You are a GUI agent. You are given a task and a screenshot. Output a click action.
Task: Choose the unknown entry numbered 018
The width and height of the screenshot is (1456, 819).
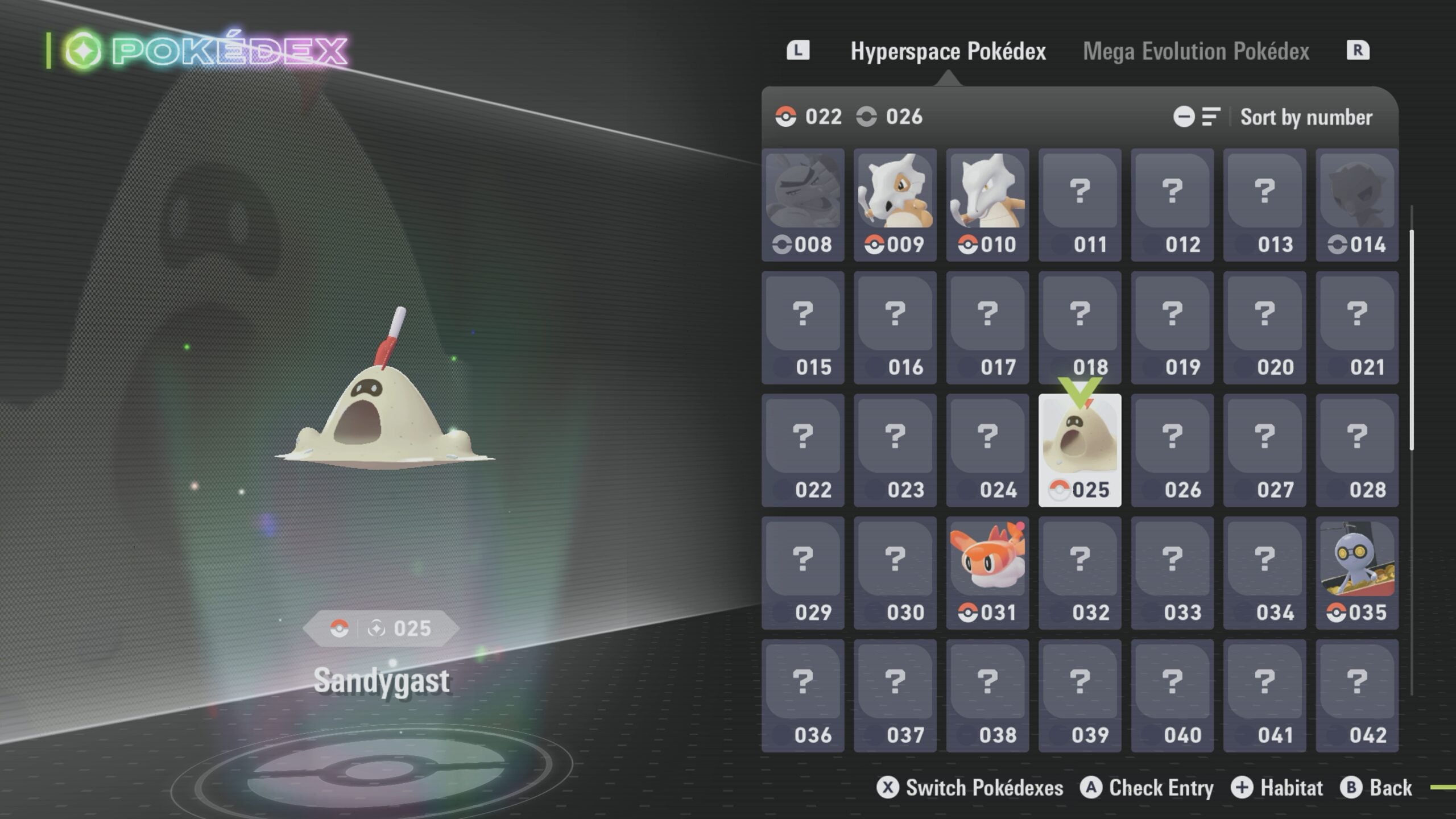click(x=1079, y=328)
